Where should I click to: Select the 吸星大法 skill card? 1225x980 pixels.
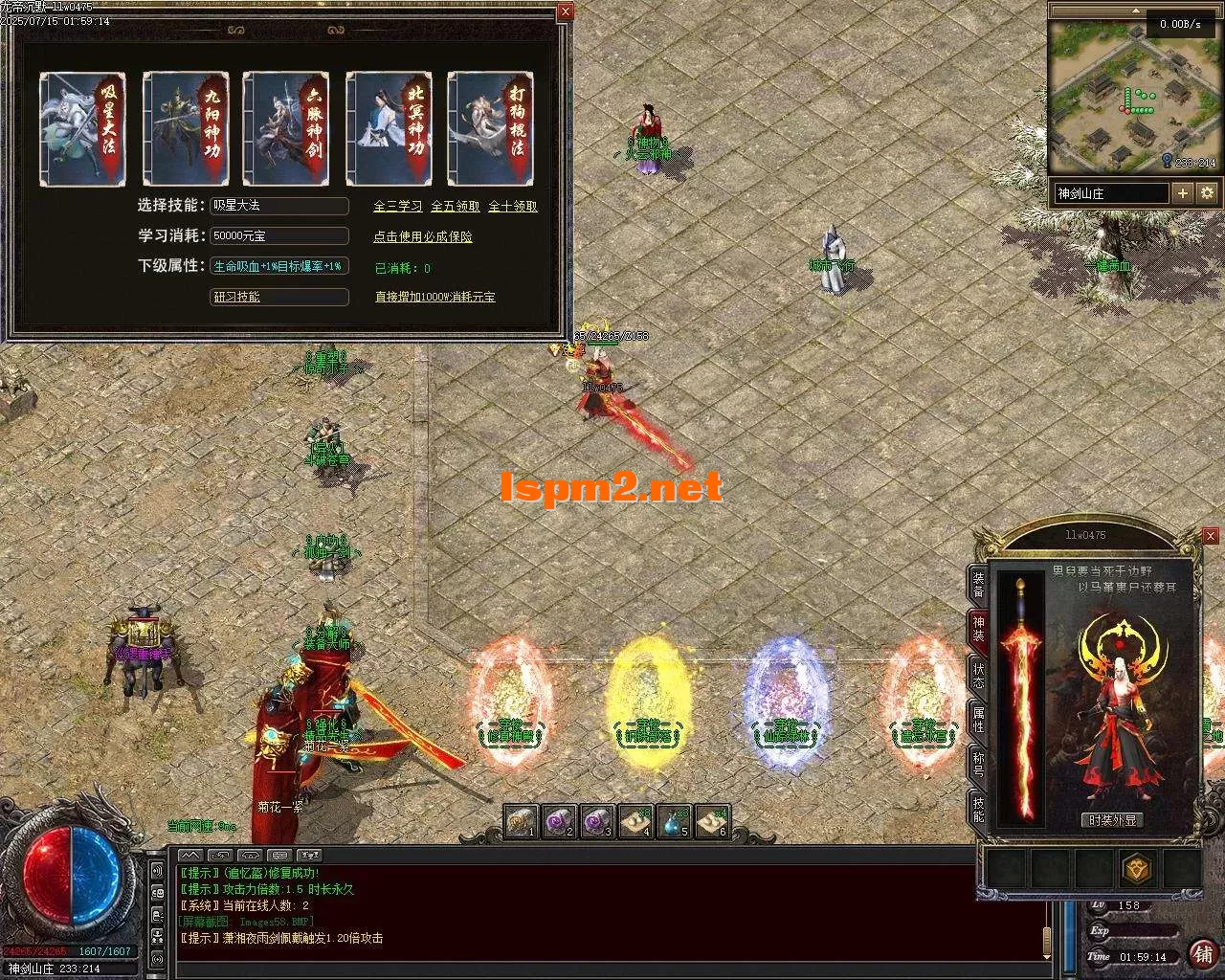(x=83, y=129)
